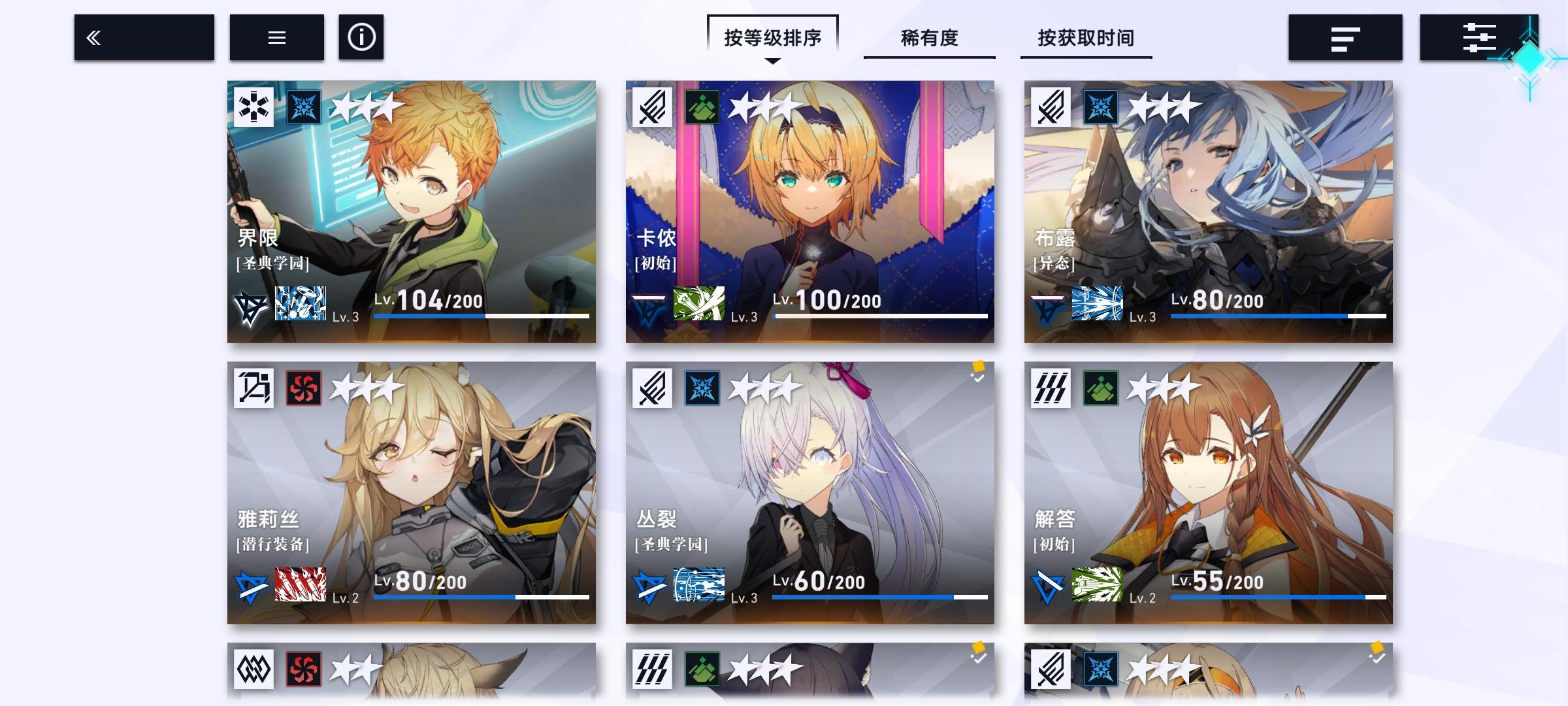Screen dimensions: 1568x706
Task: Click 解答's Lv.2 green skill icon
Action: click(1098, 586)
